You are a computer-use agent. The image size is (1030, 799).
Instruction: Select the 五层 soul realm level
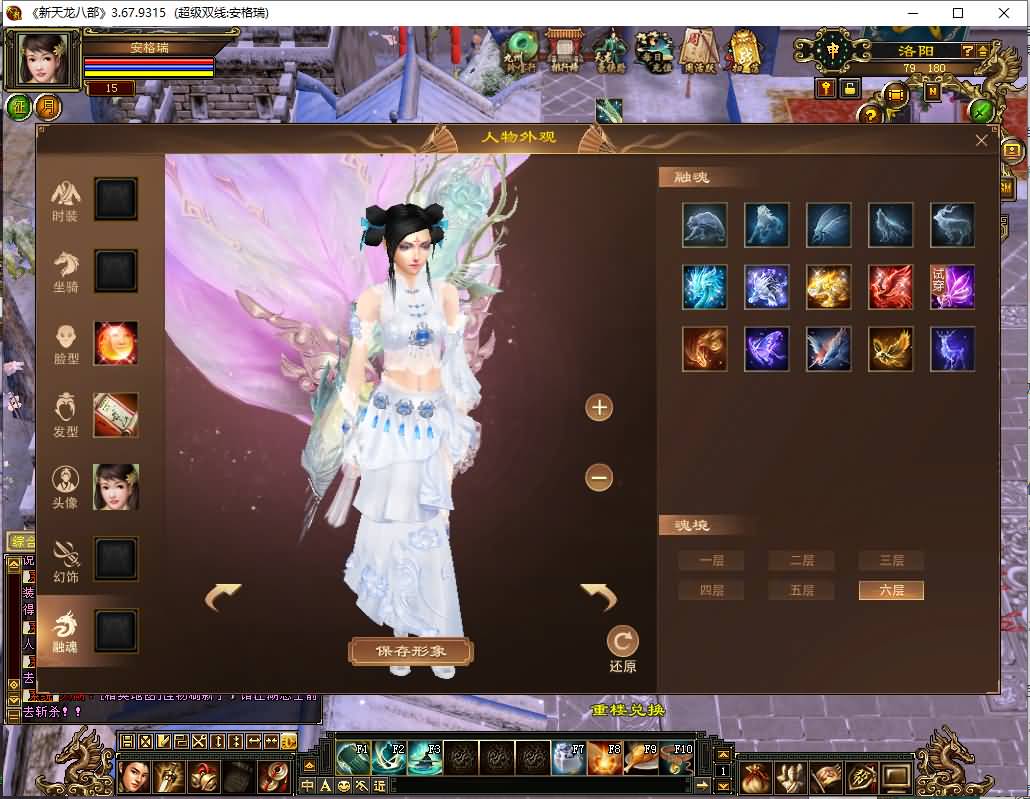(x=801, y=591)
